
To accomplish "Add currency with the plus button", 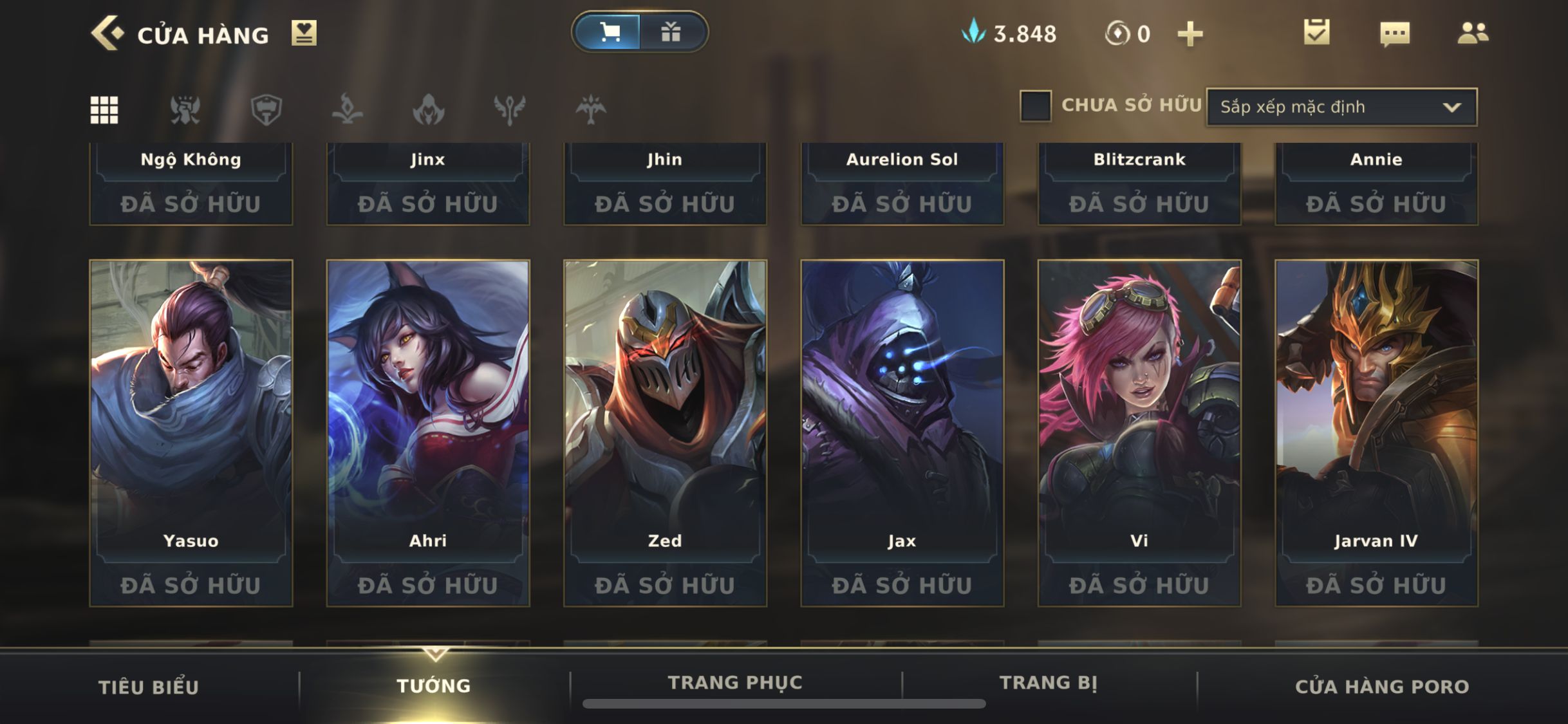I will tap(1190, 34).
